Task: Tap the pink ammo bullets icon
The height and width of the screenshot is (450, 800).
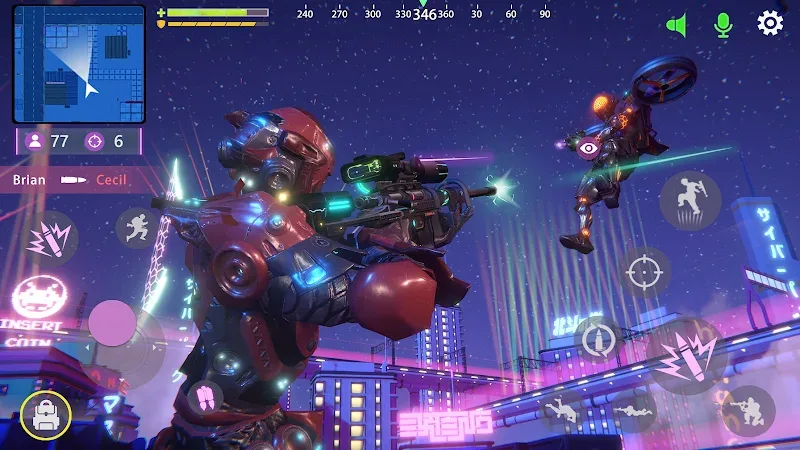Action: click(206, 398)
